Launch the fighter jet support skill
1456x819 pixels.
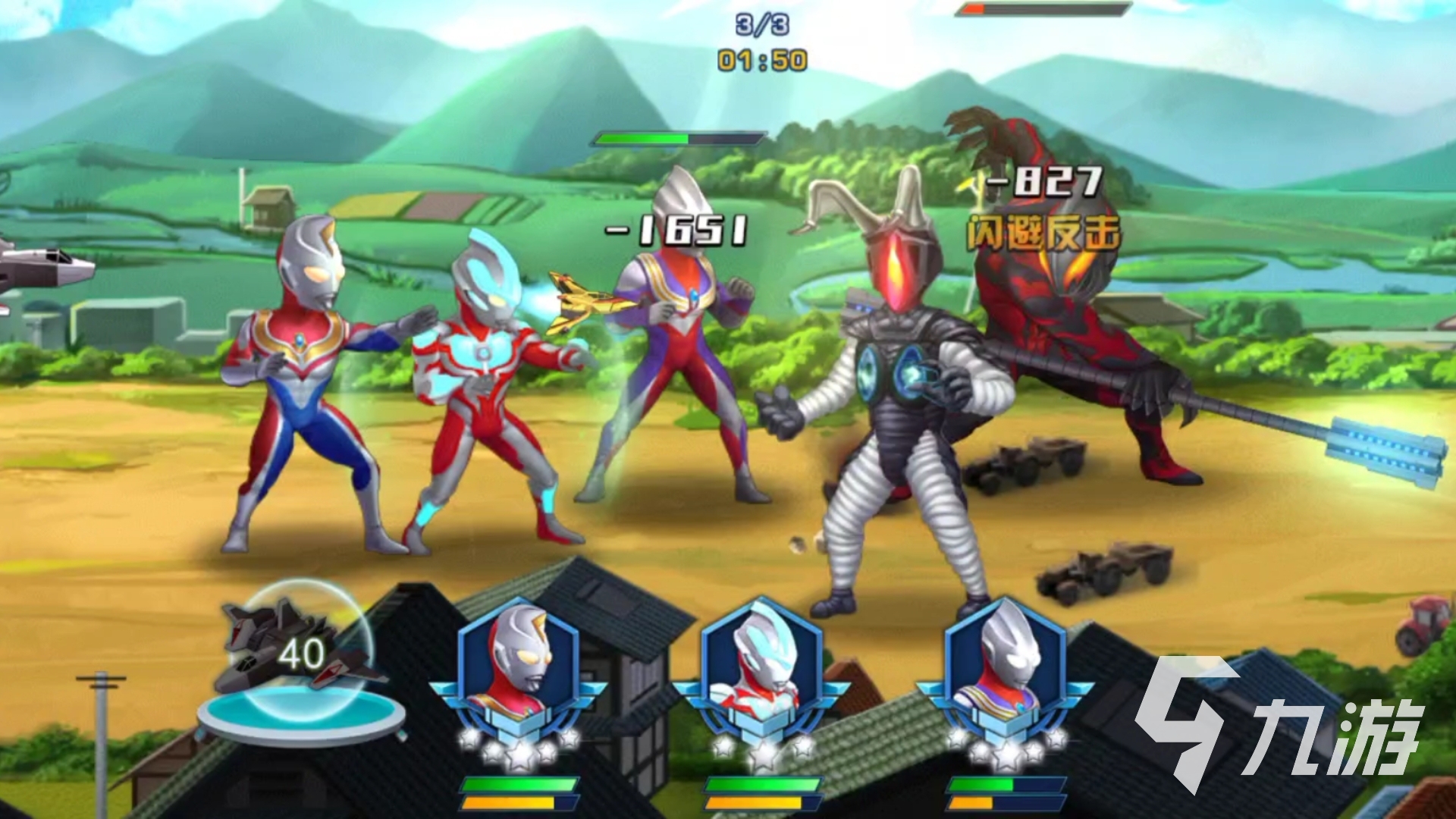point(300,661)
